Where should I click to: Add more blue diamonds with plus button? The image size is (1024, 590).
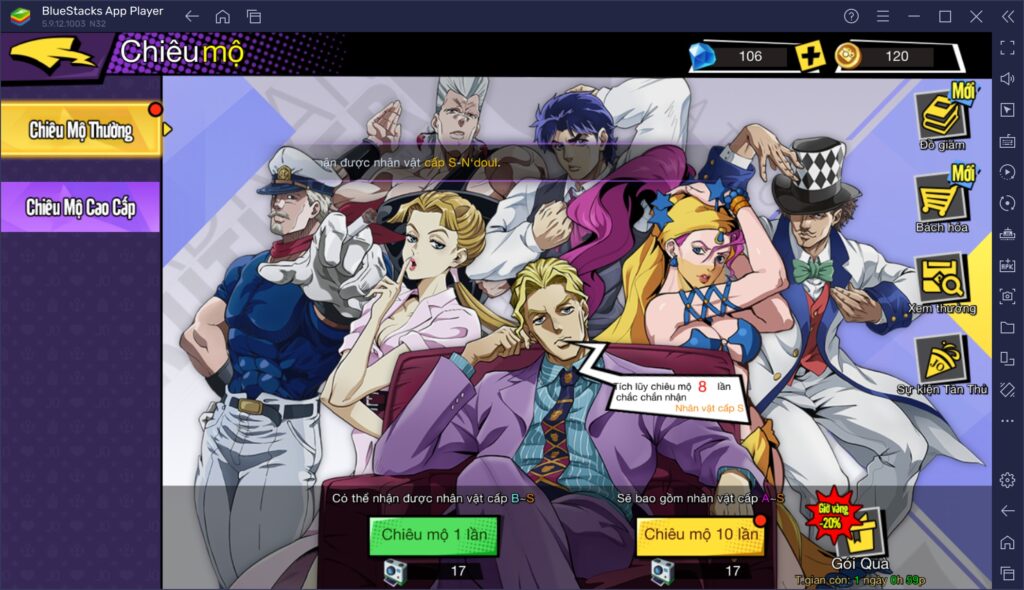pos(810,56)
